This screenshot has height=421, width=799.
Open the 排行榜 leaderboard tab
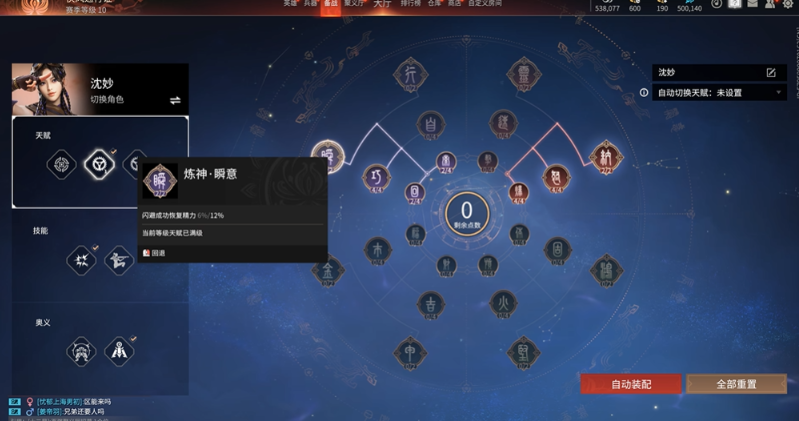(x=410, y=5)
